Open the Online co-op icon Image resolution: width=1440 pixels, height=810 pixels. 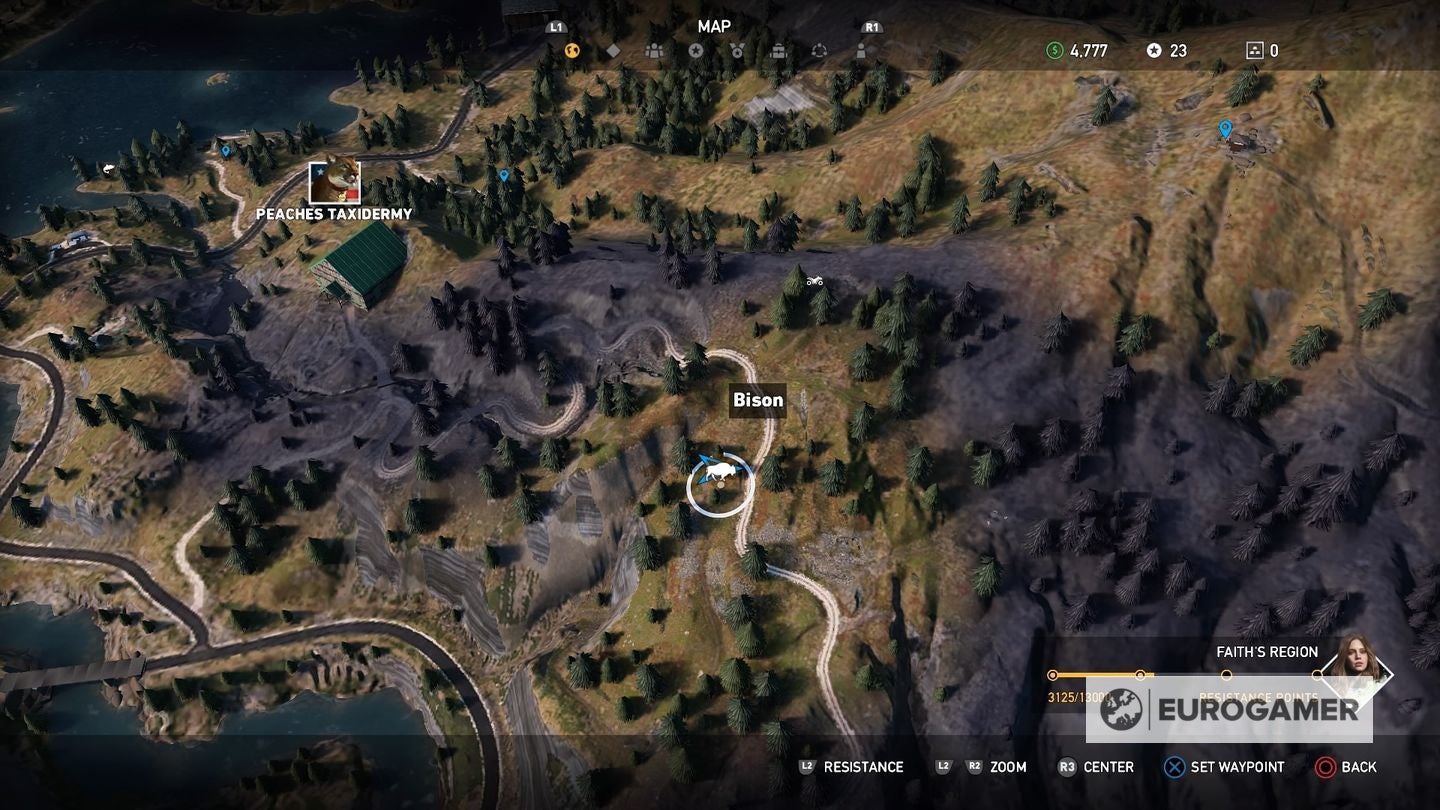click(820, 48)
